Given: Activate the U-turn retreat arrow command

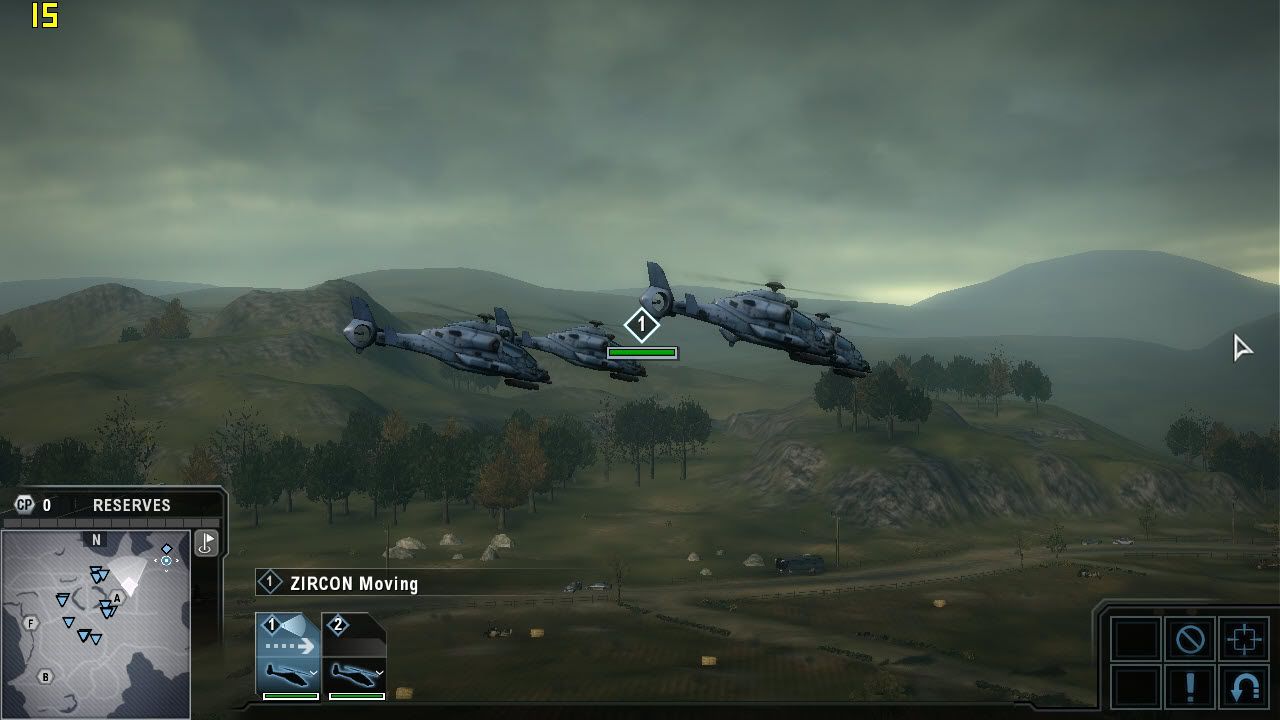Looking at the screenshot, I should (1244, 688).
